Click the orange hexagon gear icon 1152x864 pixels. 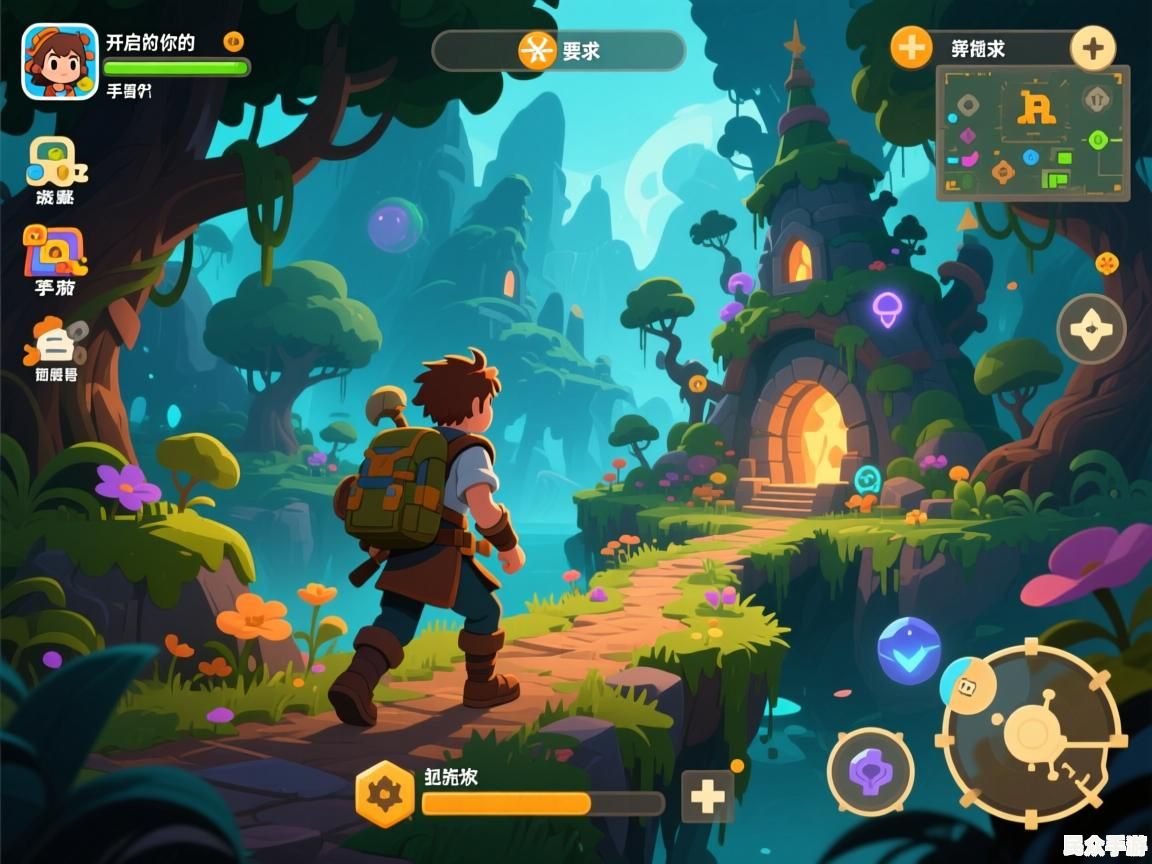pyautogui.click(x=385, y=794)
